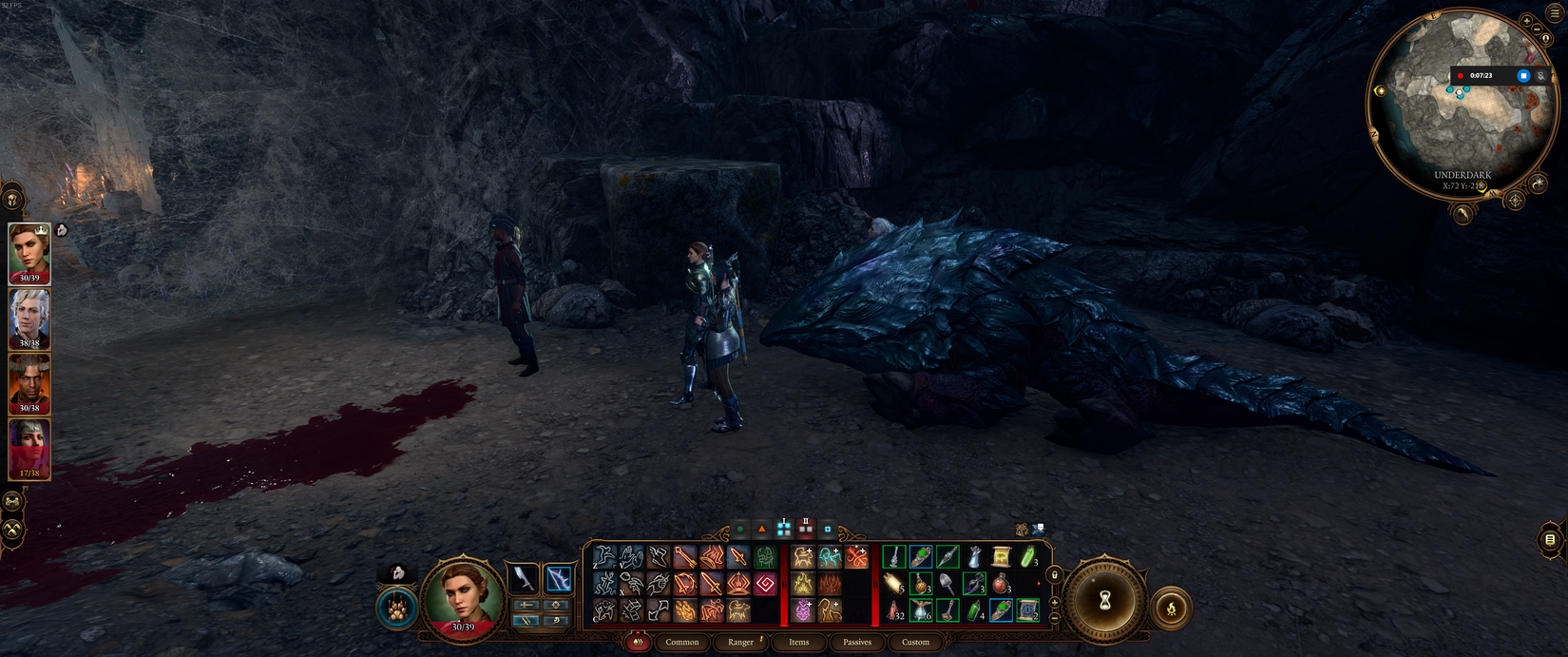Open the Underdark minimap
Viewport: 1568px width, 657px height.
tap(1462, 105)
